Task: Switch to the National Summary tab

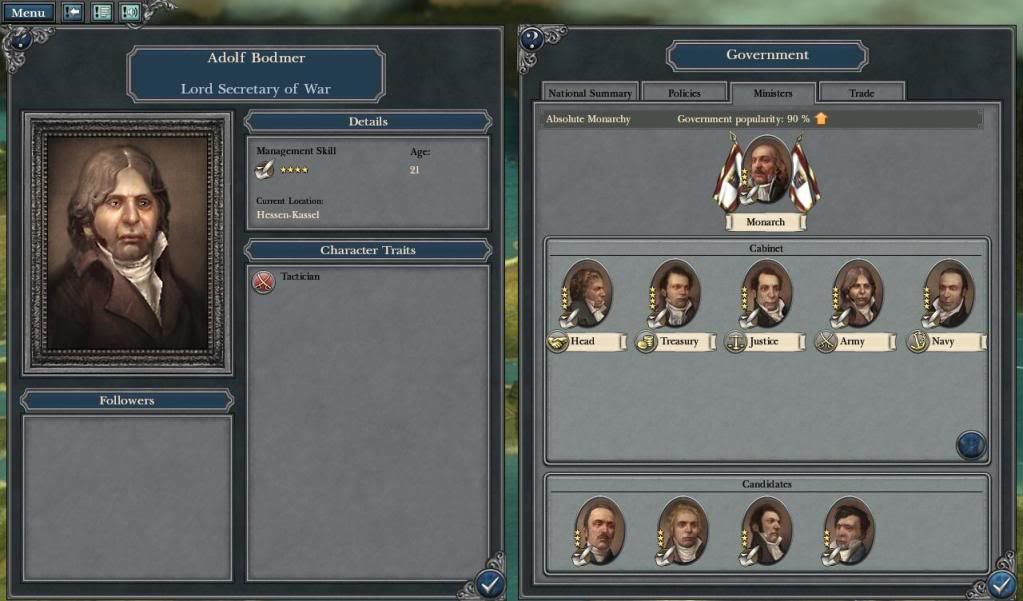Action: [x=590, y=93]
